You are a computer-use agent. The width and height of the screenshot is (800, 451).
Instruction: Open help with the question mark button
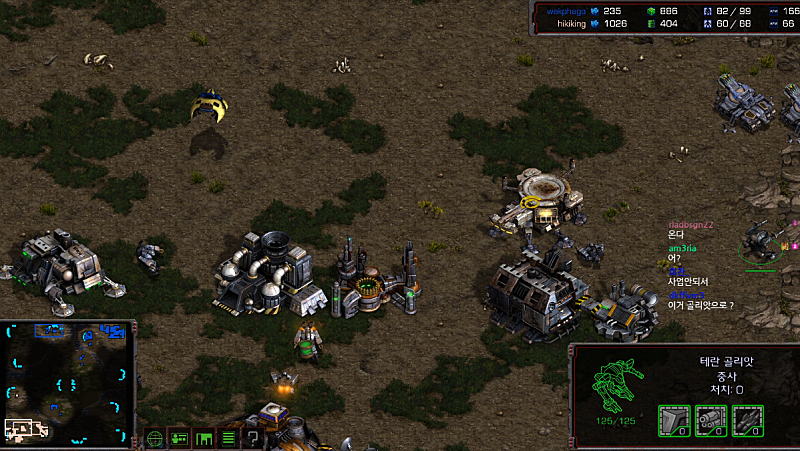pos(253,438)
